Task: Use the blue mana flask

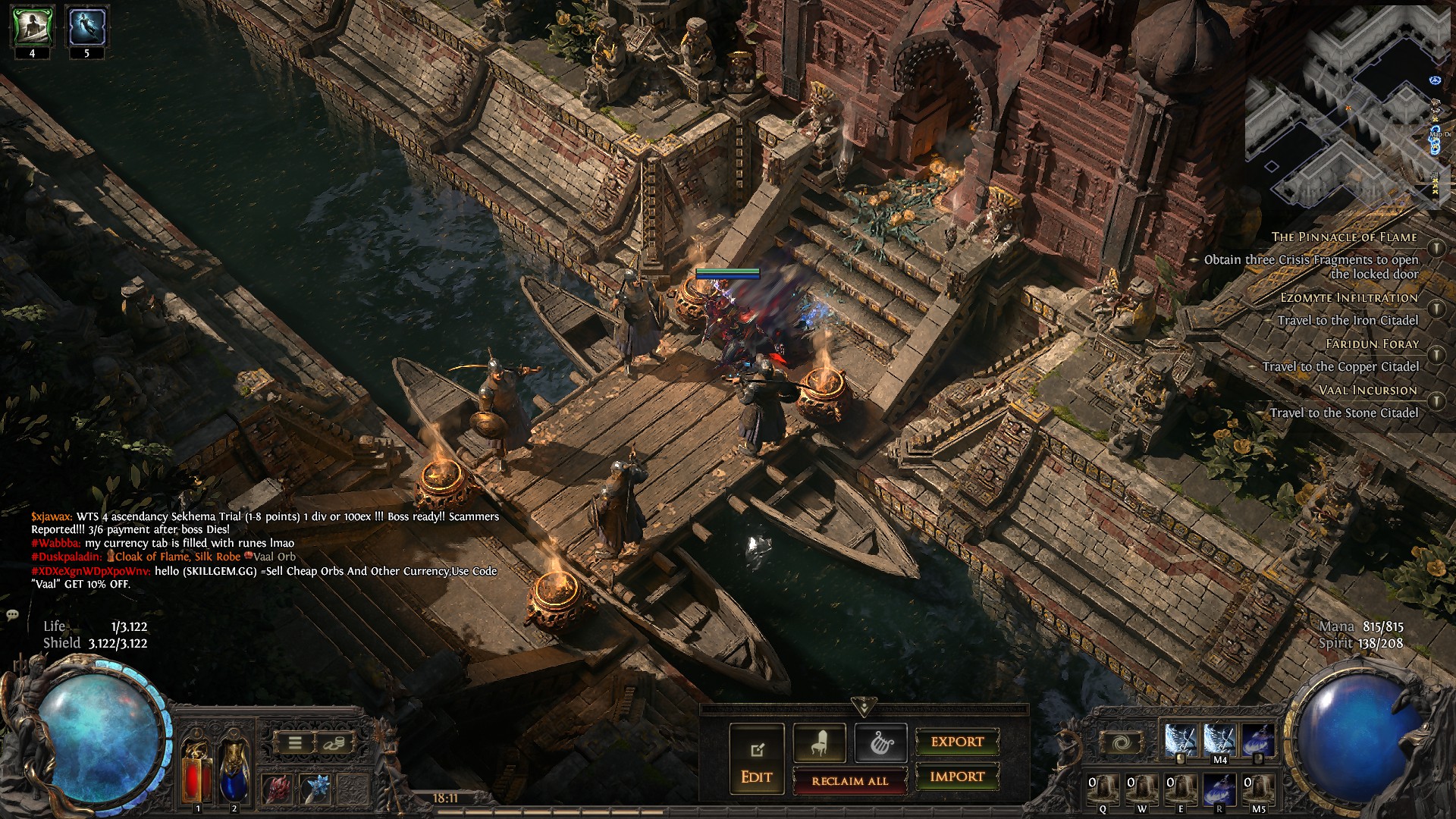Action: tap(234, 770)
